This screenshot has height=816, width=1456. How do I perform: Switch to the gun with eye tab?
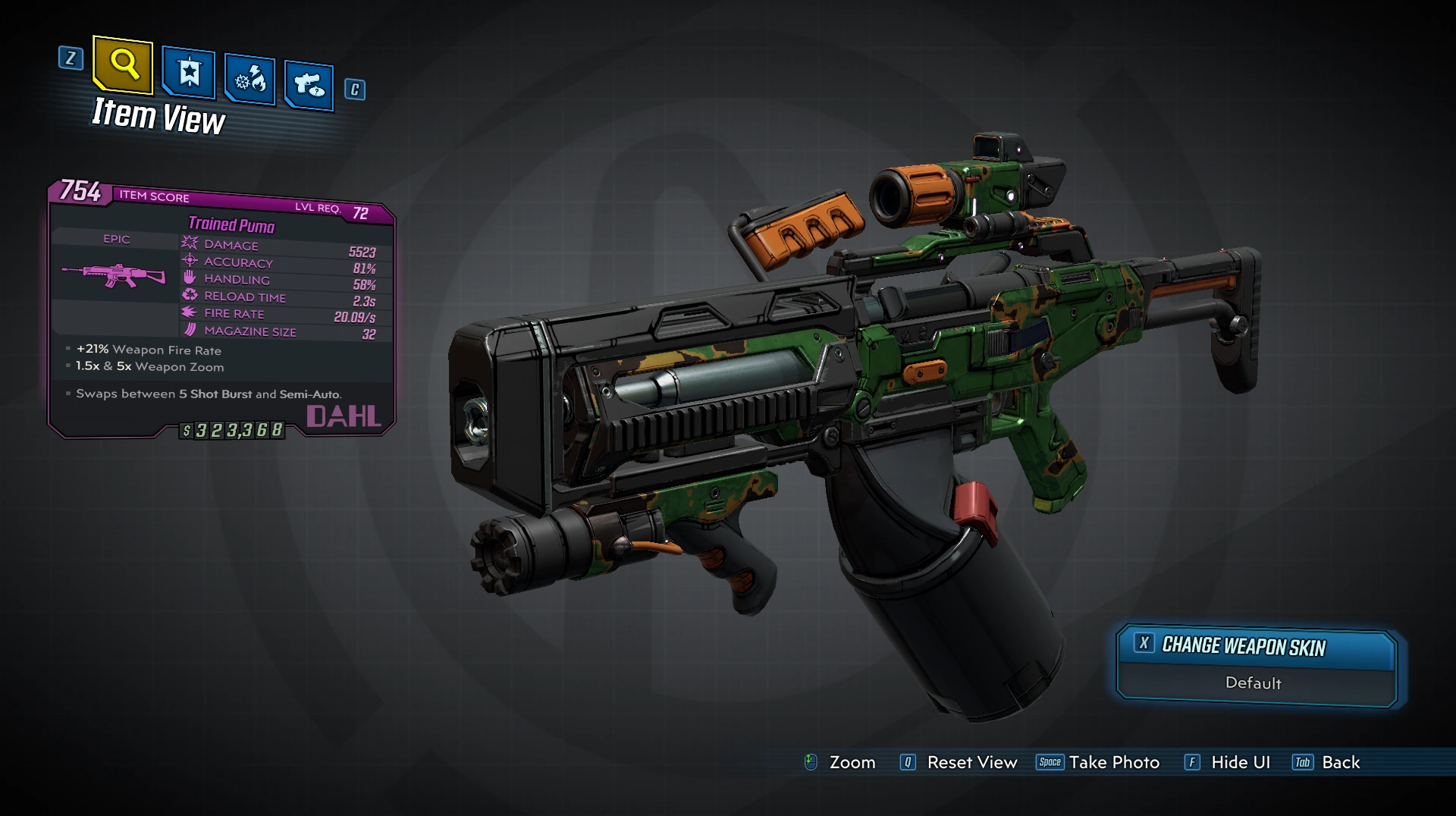click(309, 85)
